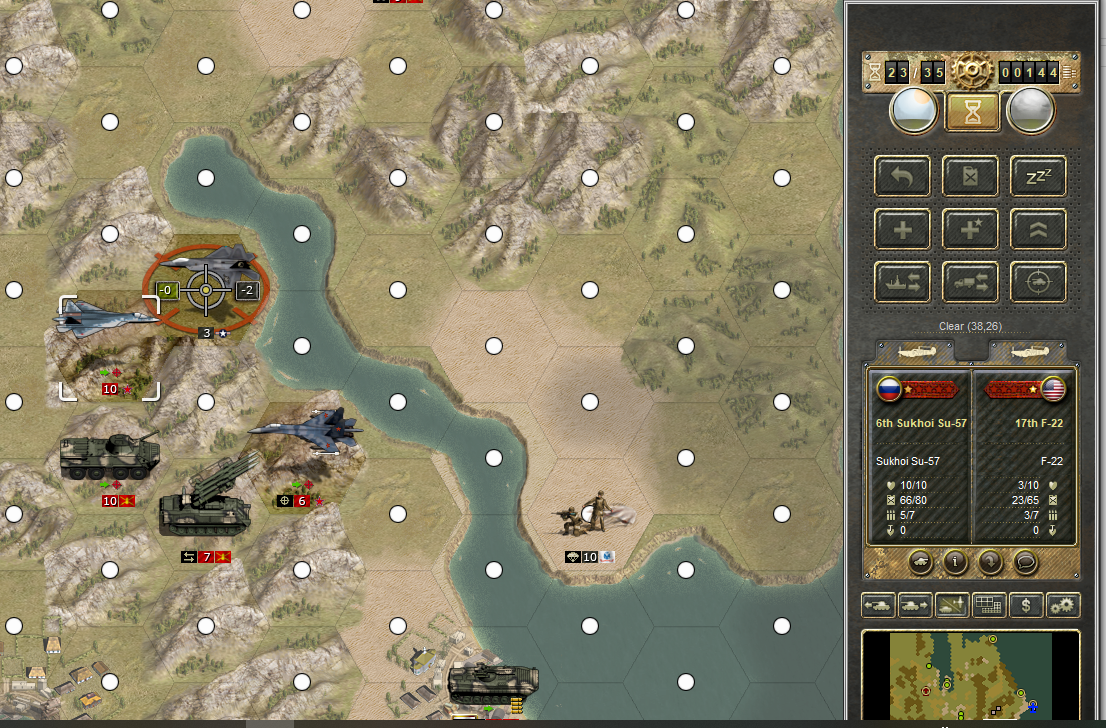Click on the minimap
Viewport: 1106px width, 728px height.
[970, 675]
